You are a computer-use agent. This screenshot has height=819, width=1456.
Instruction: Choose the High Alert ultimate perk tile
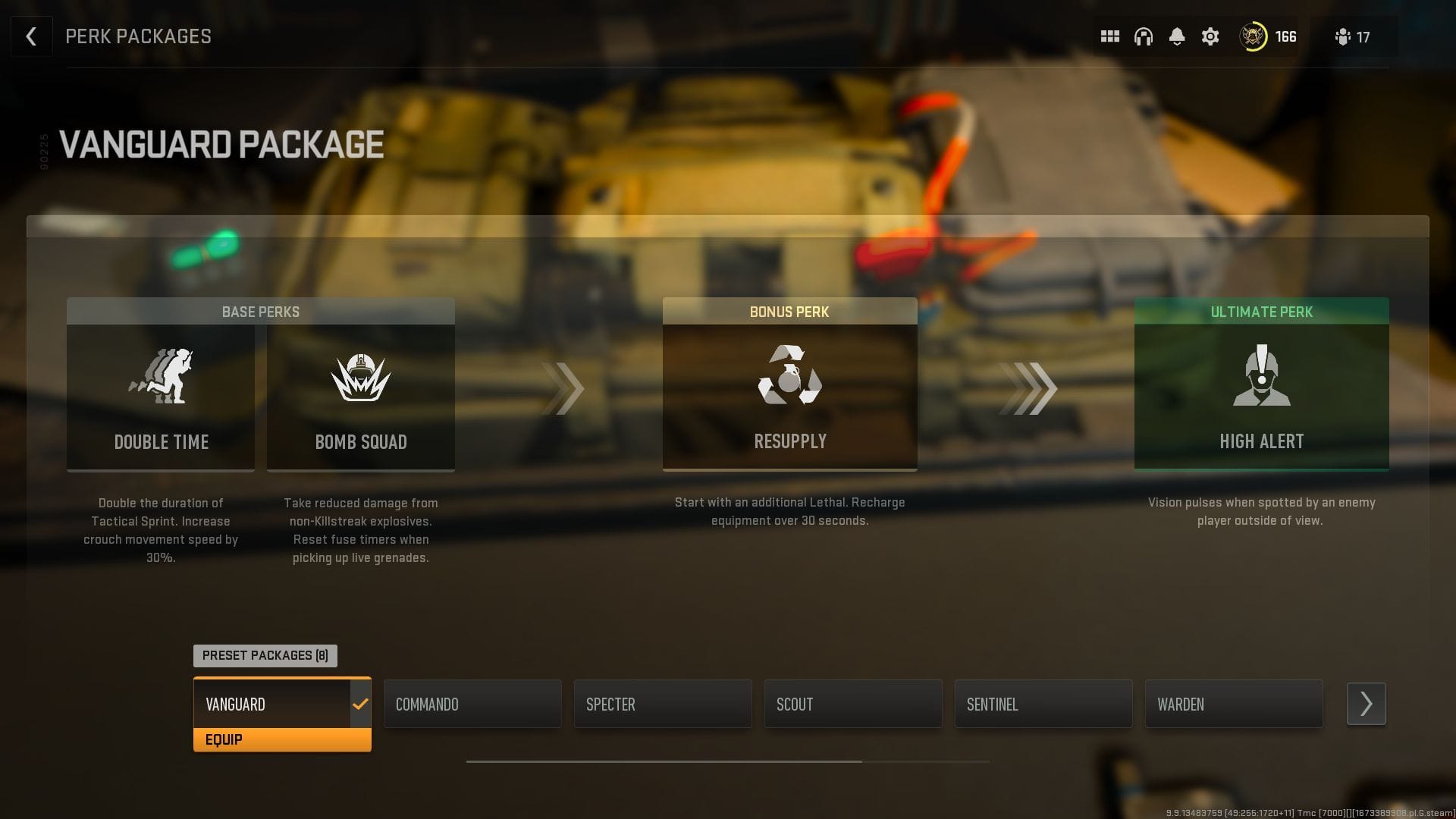click(1261, 396)
